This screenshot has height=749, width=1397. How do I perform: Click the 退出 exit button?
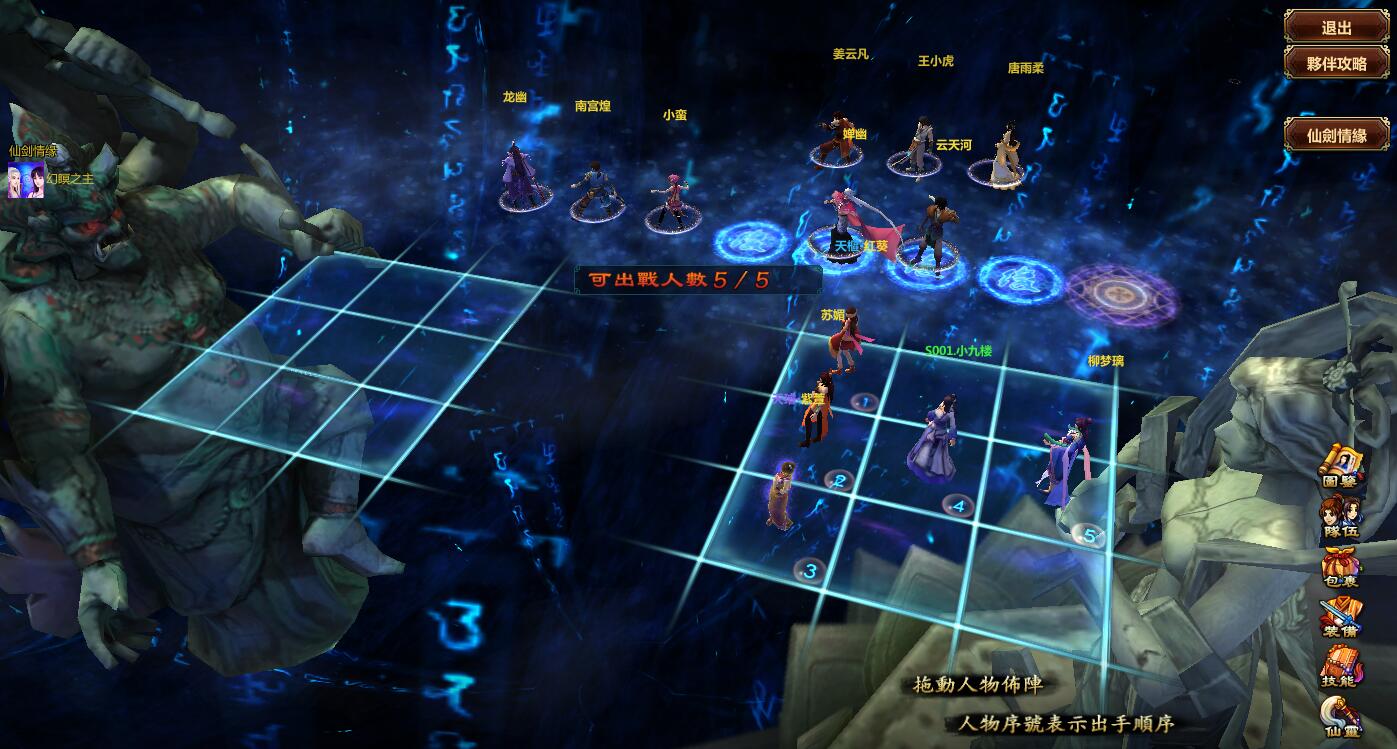[1336, 27]
